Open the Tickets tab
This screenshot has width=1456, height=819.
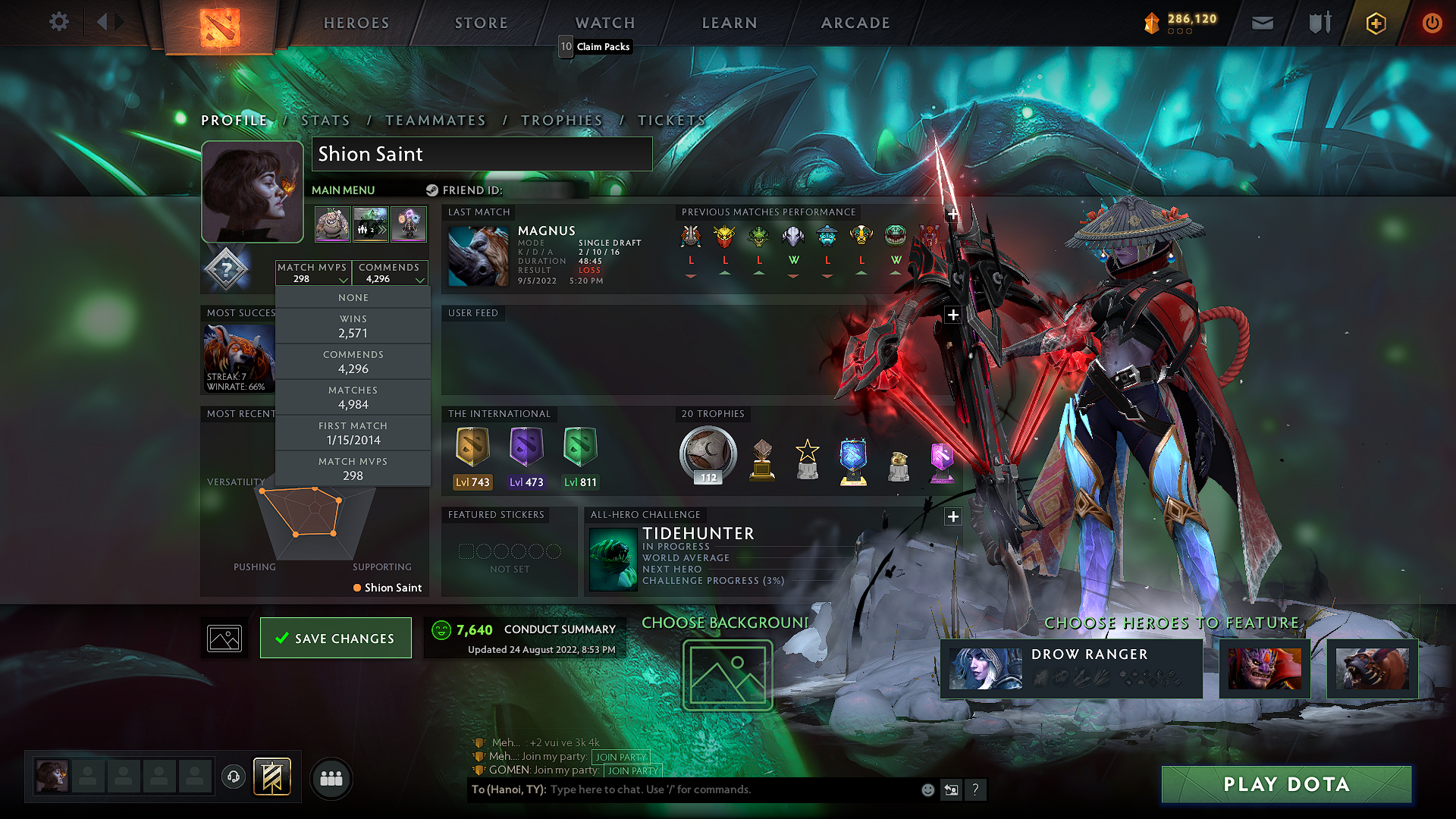[672, 121]
